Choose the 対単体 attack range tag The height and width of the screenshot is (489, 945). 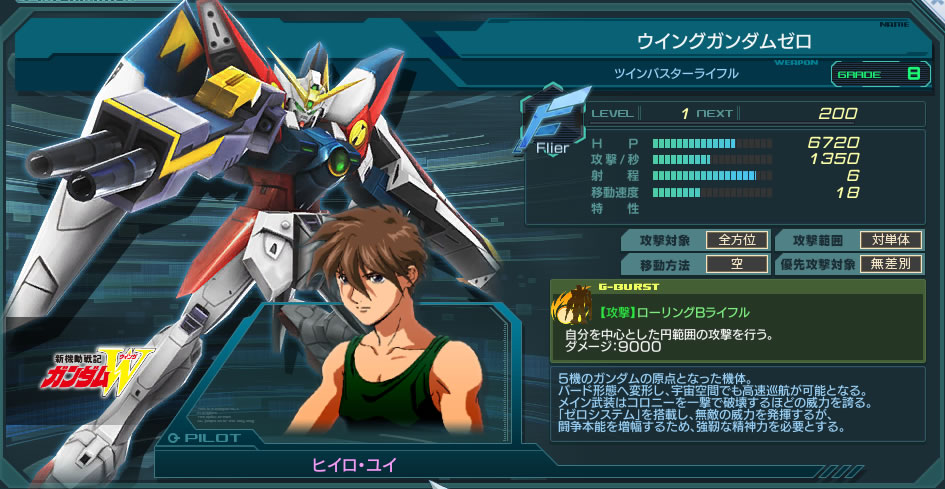[889, 240]
